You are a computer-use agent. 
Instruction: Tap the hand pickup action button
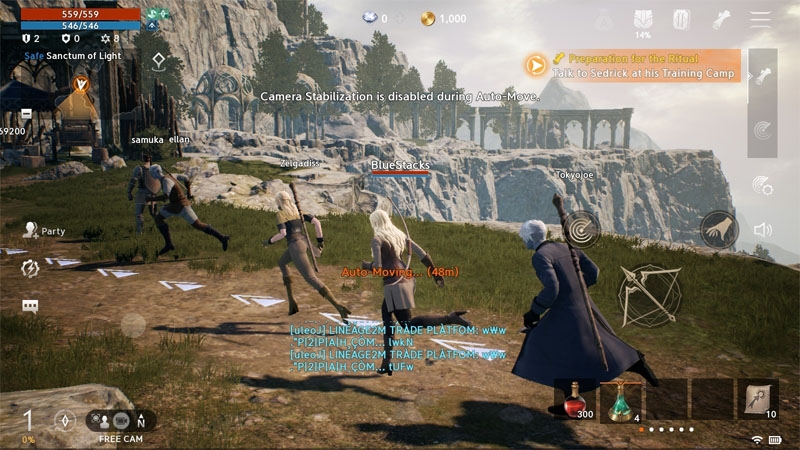719,230
